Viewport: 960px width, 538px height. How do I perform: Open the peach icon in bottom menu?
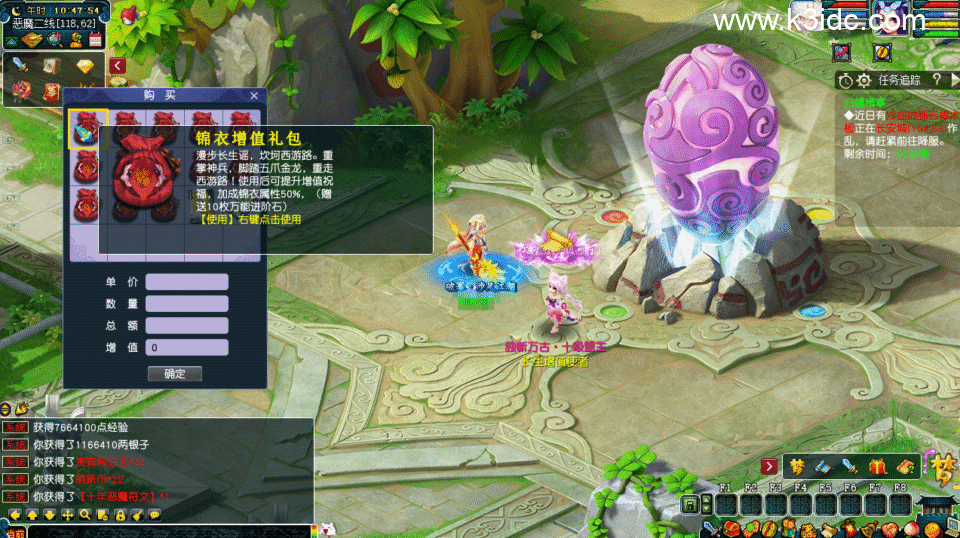coord(910,528)
